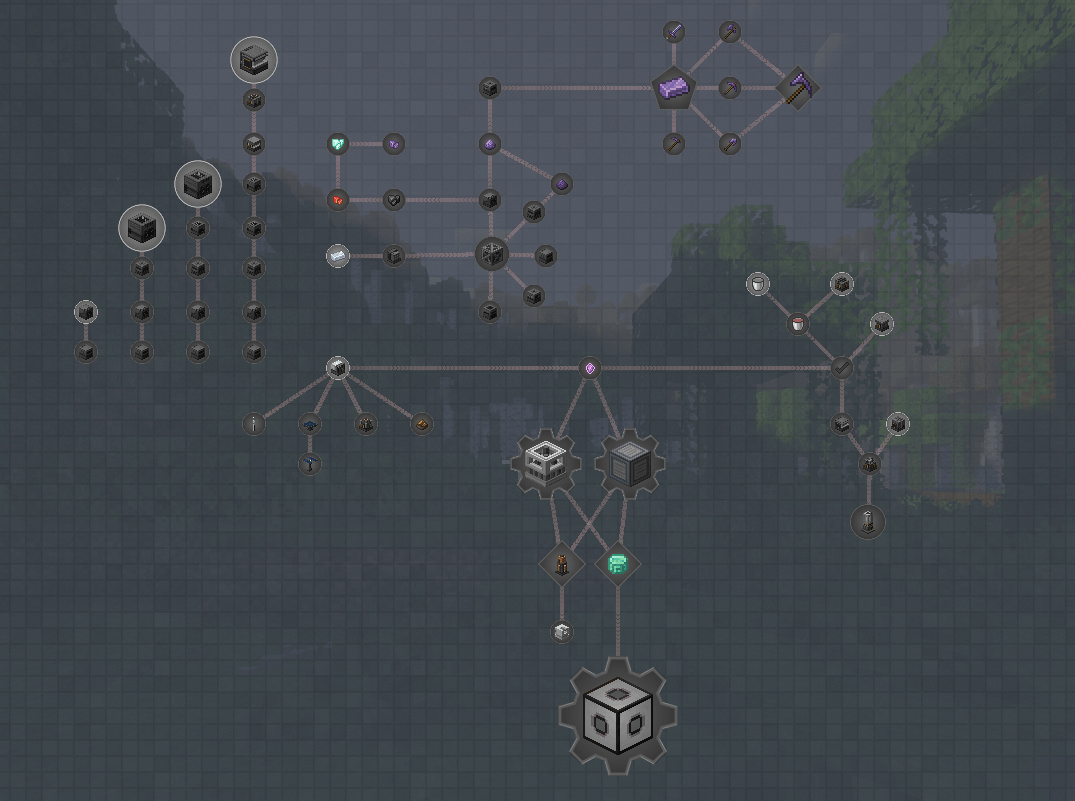1075x801 pixels.
Task: Select the small white cube quest
Action: click(561, 632)
